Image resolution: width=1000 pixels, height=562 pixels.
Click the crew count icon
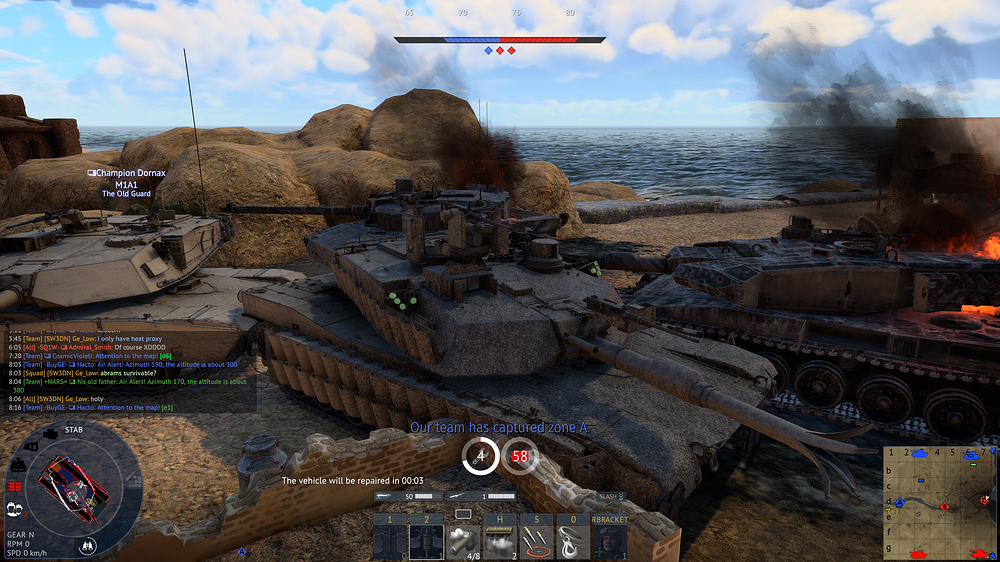(14, 508)
